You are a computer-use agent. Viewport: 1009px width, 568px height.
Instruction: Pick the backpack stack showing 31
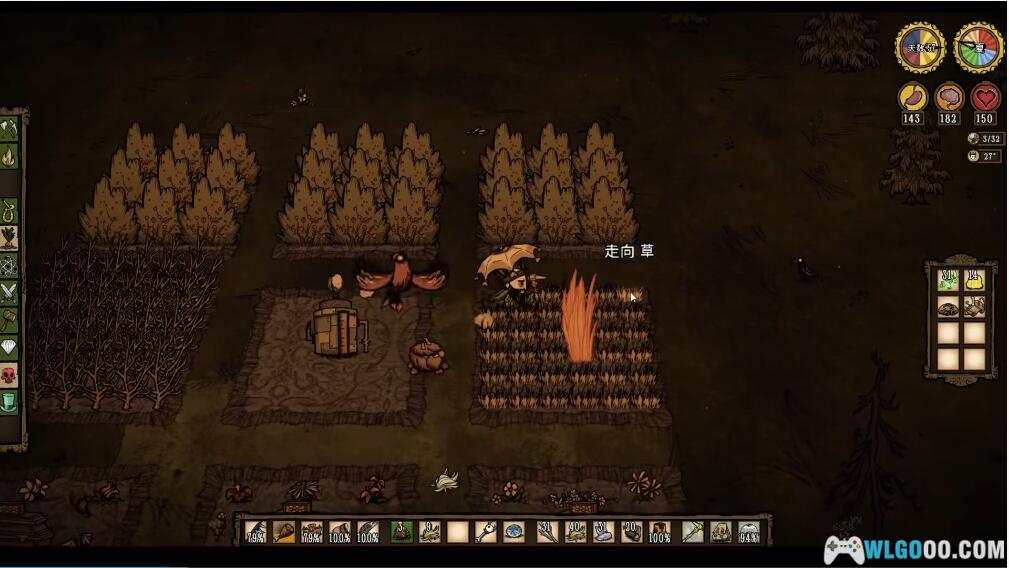tap(948, 281)
